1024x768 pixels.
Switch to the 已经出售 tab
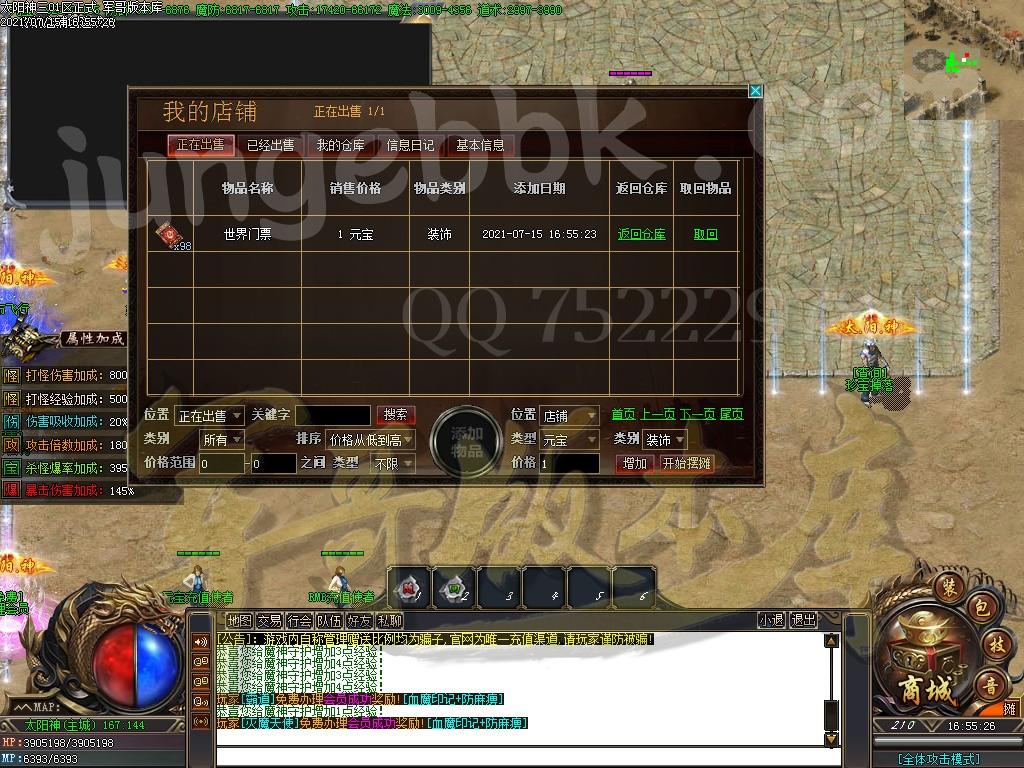click(271, 145)
